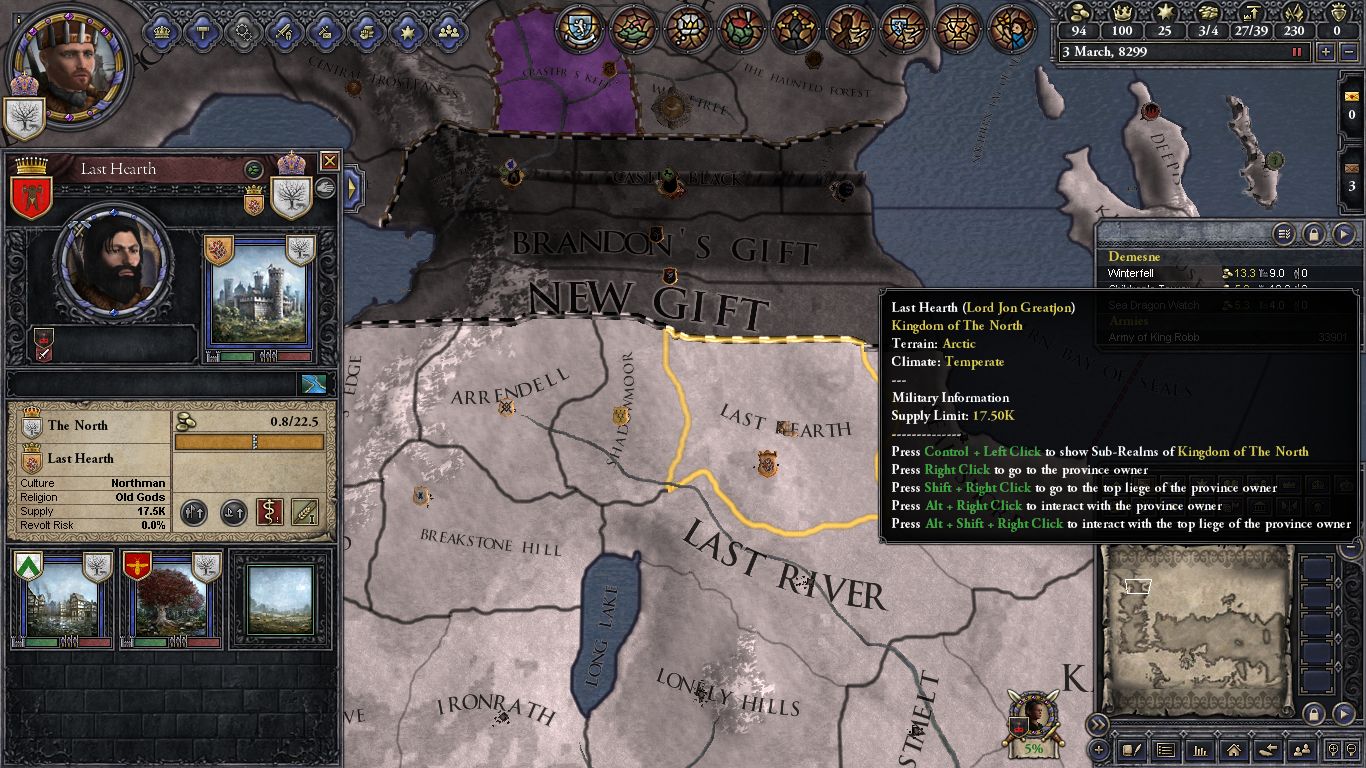Image resolution: width=1366 pixels, height=768 pixels.
Task: Open the star intrigue menu tab
Action: pyautogui.click(x=407, y=32)
